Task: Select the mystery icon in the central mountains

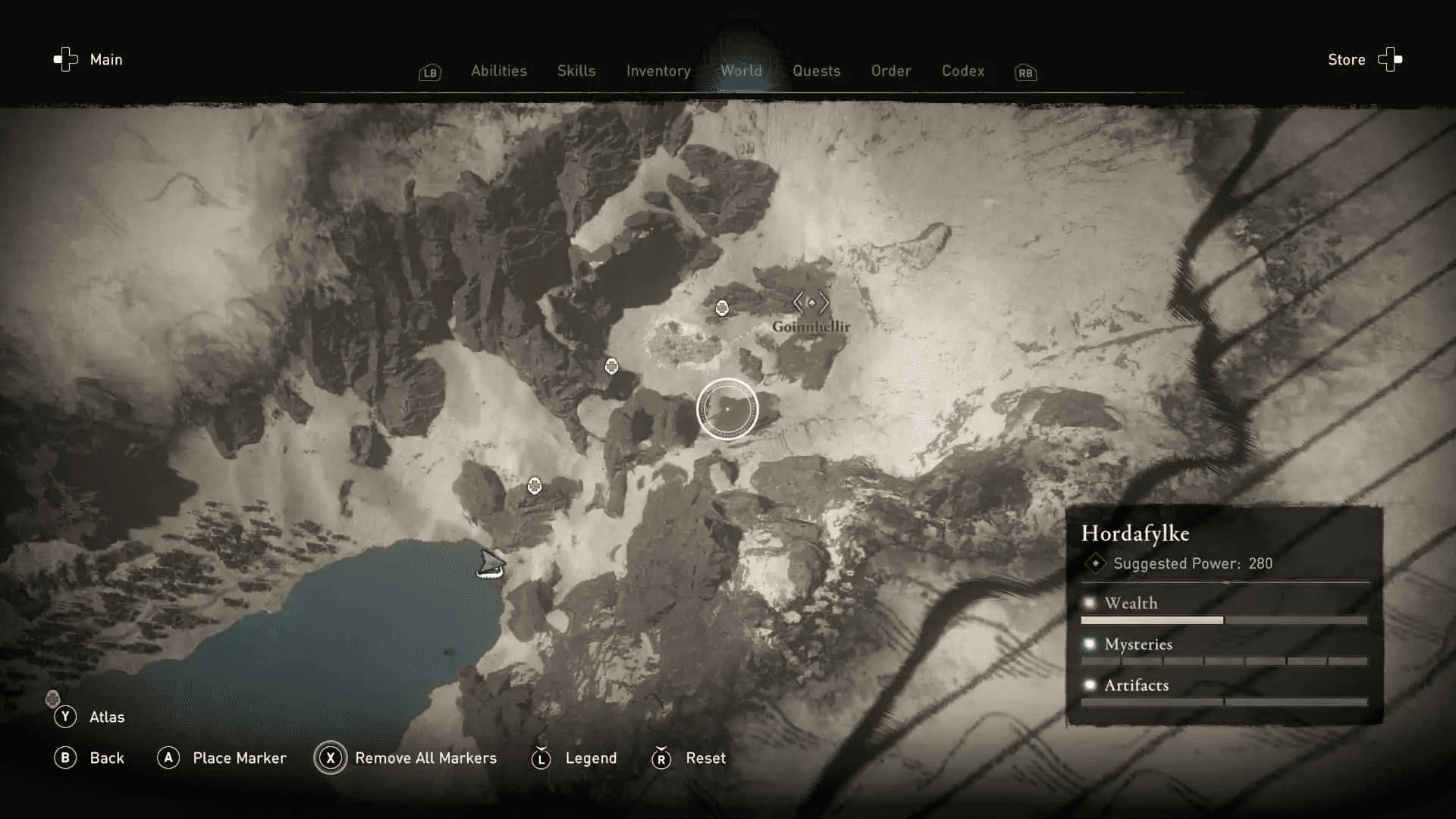Action: pyautogui.click(x=611, y=366)
